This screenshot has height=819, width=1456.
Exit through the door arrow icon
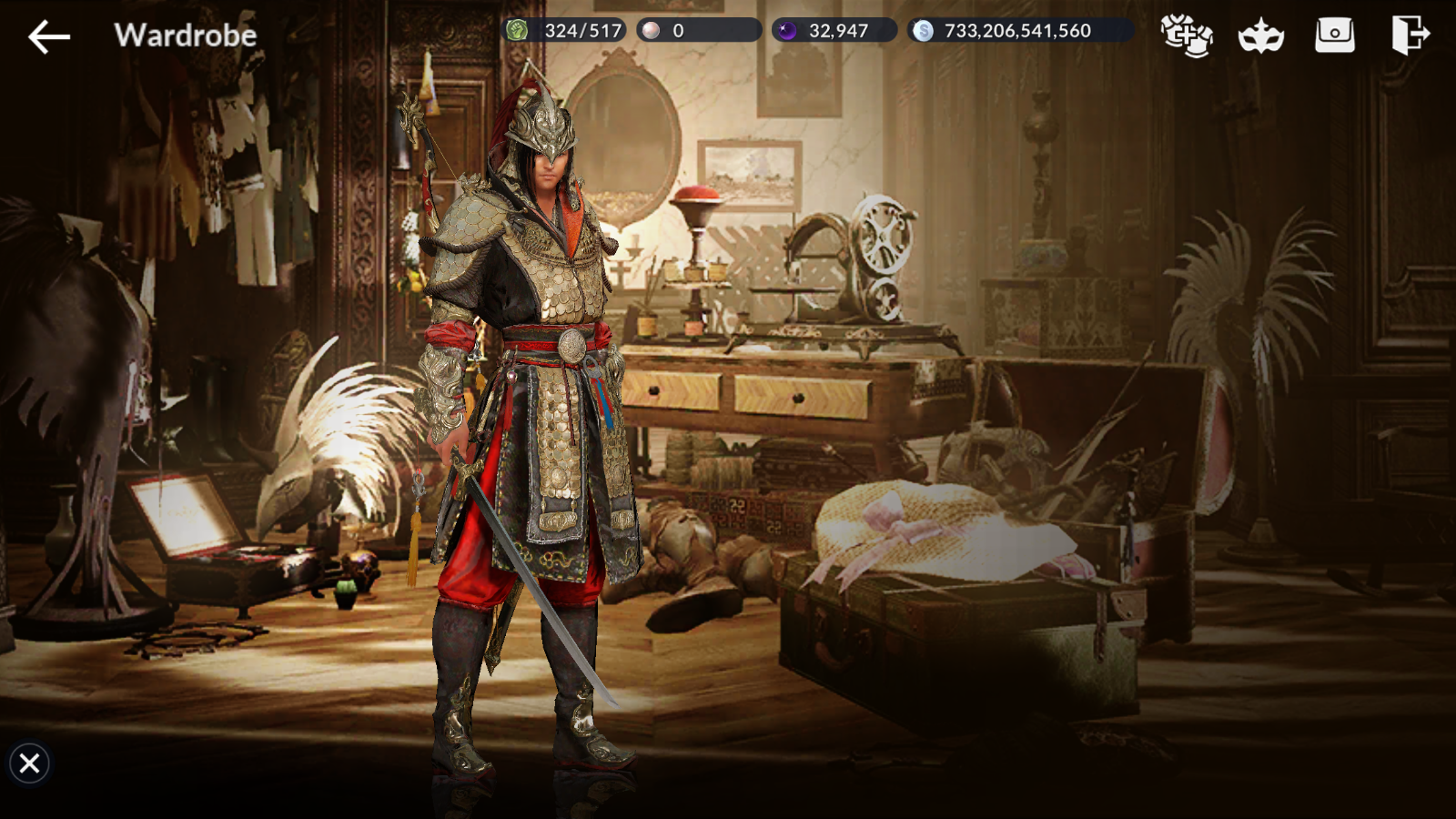click(x=1410, y=35)
